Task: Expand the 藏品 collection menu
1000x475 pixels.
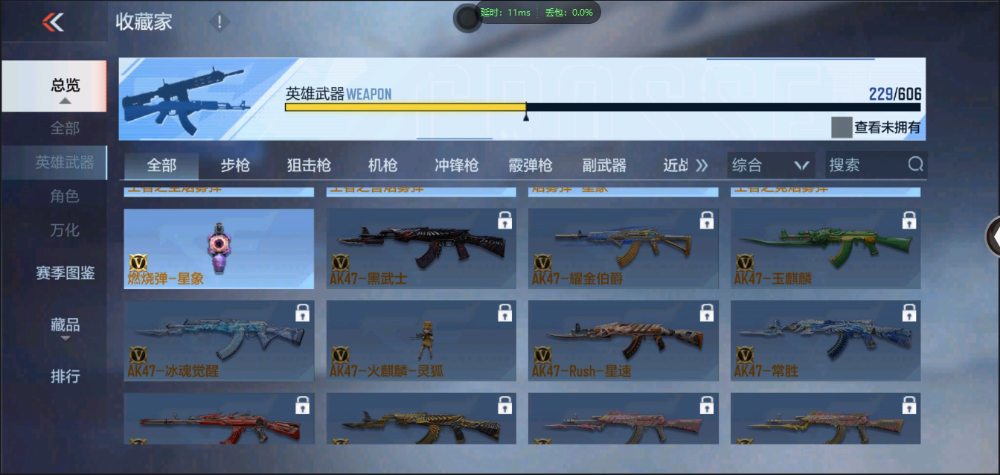Action: pos(65,325)
